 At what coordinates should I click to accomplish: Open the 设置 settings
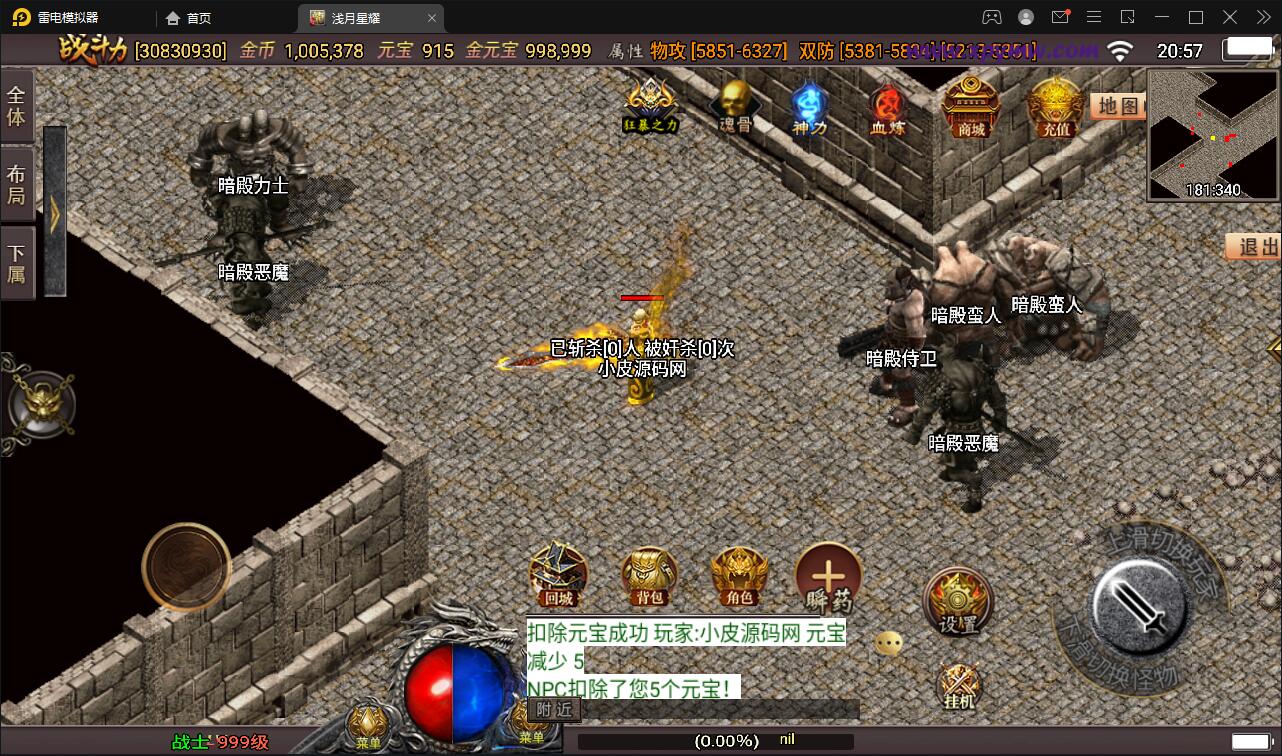(x=957, y=601)
